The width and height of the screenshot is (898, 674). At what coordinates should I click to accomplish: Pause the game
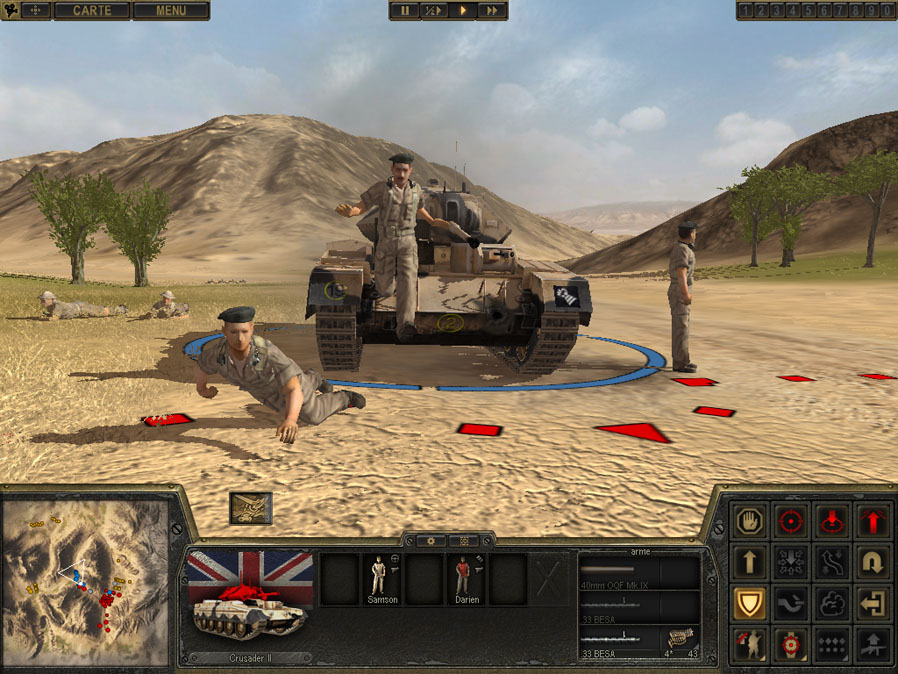click(x=405, y=11)
